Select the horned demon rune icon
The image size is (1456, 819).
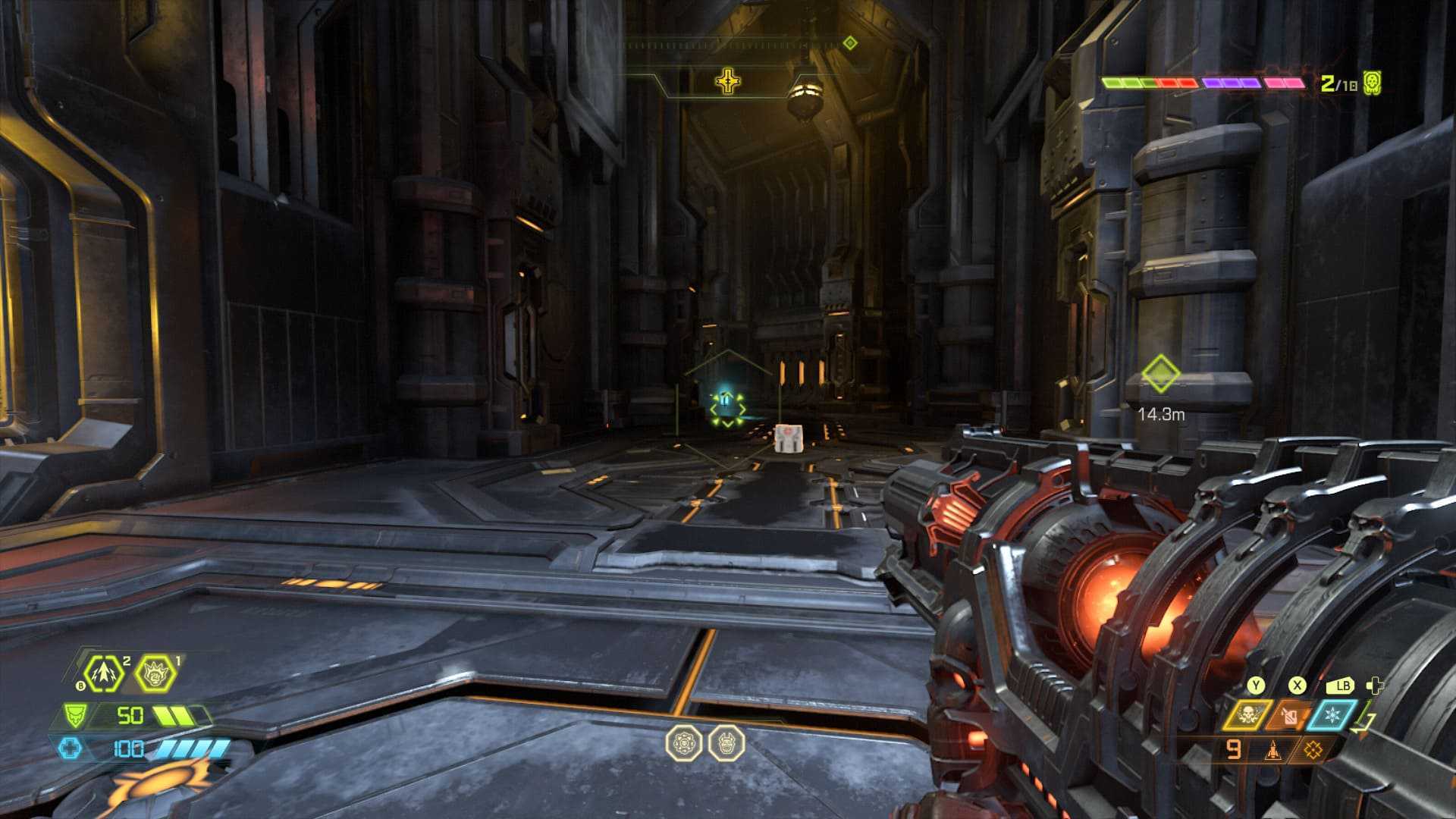pos(726,743)
